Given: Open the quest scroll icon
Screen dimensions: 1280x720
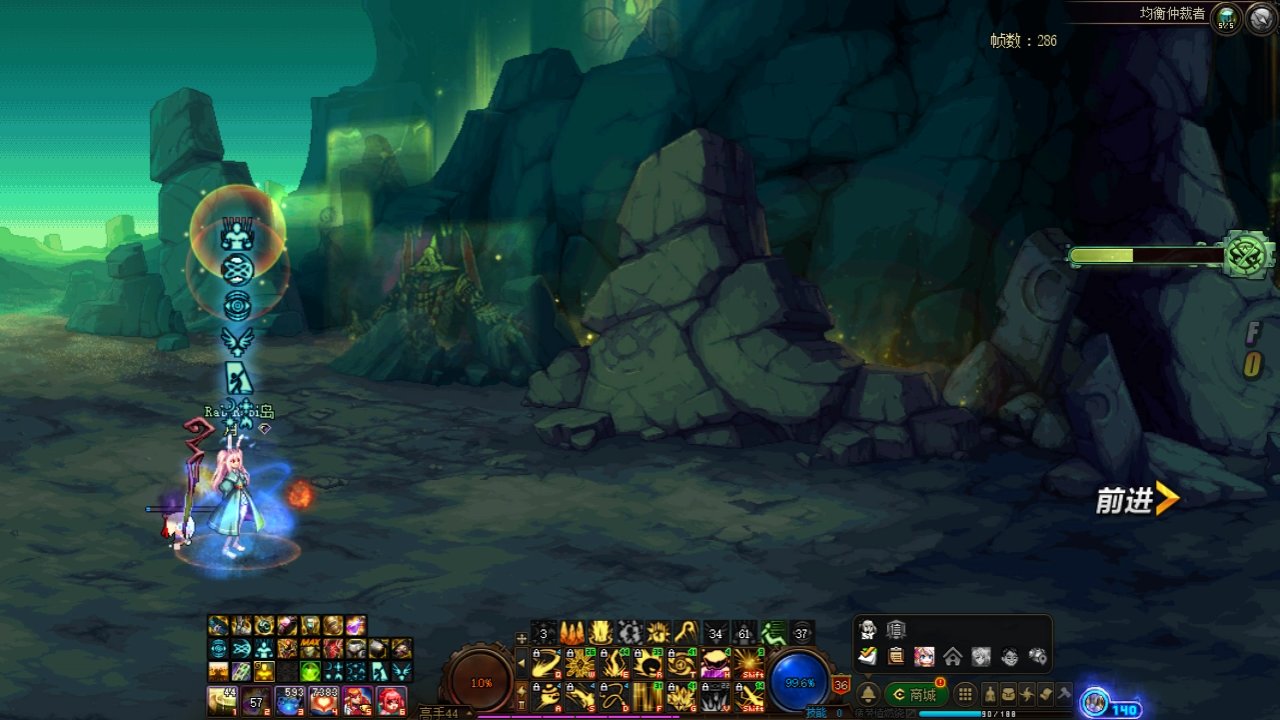Looking at the screenshot, I should [1045, 694].
